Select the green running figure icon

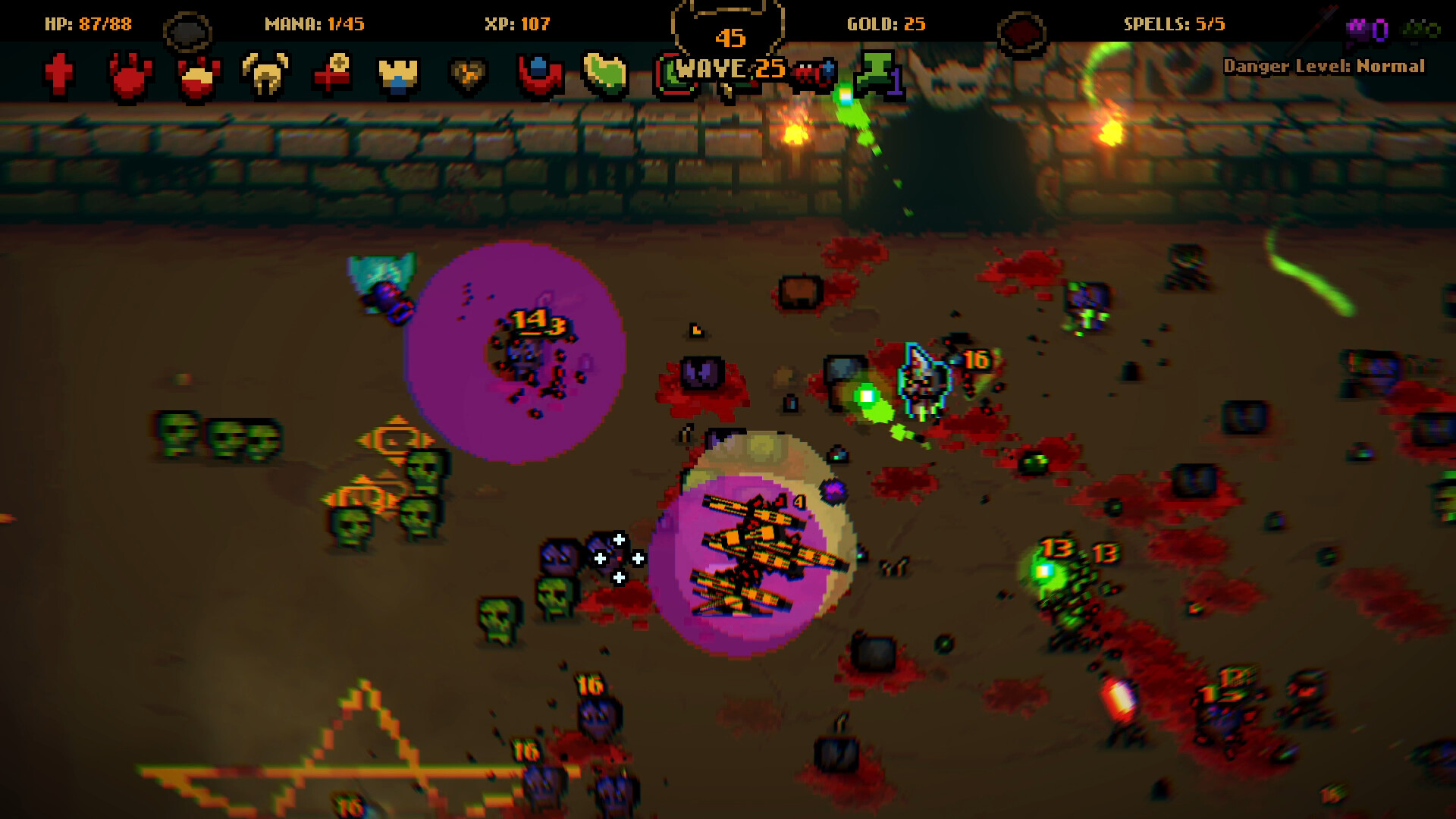[x=877, y=72]
